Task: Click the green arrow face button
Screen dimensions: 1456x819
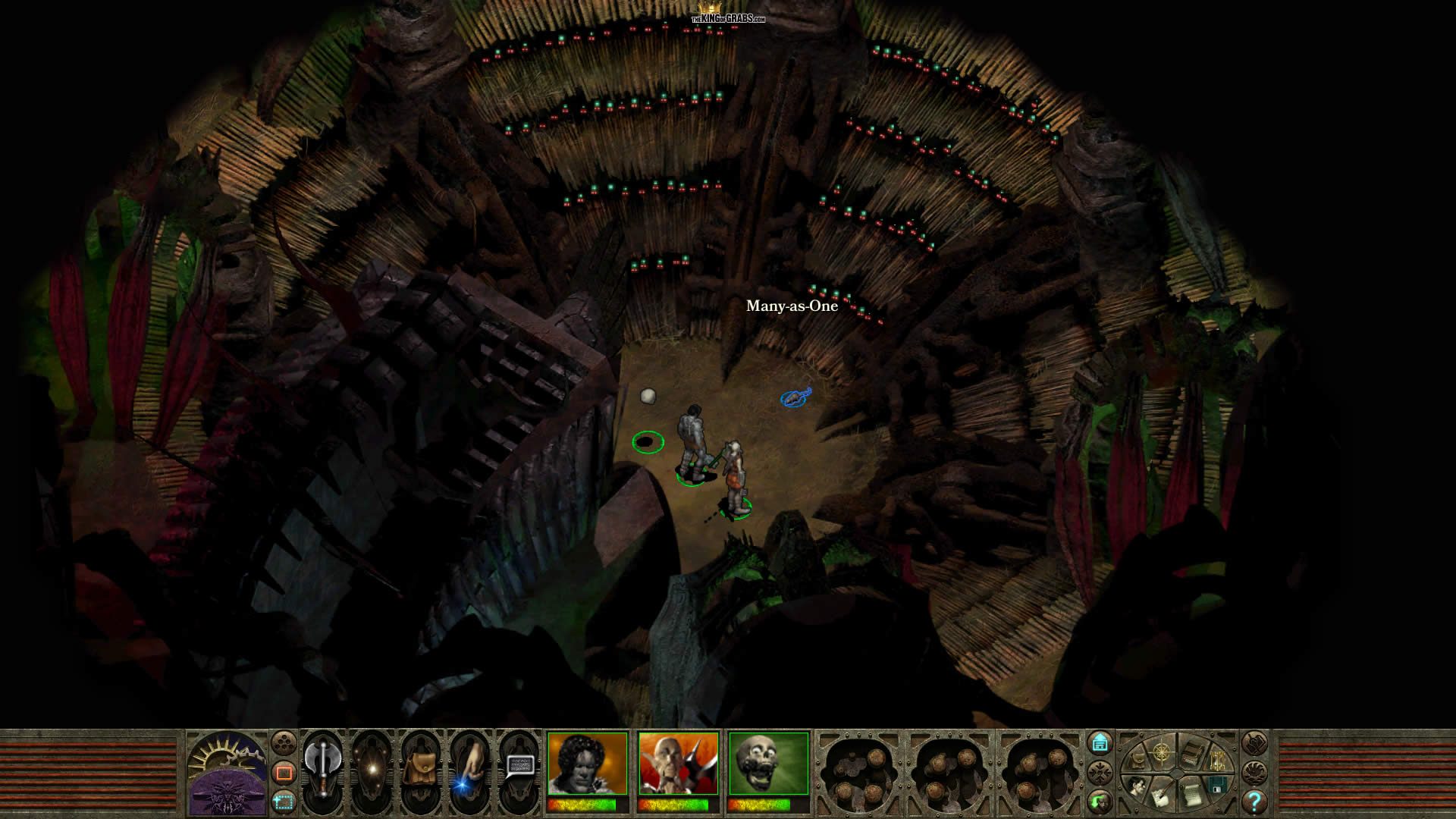Action: tap(1100, 800)
